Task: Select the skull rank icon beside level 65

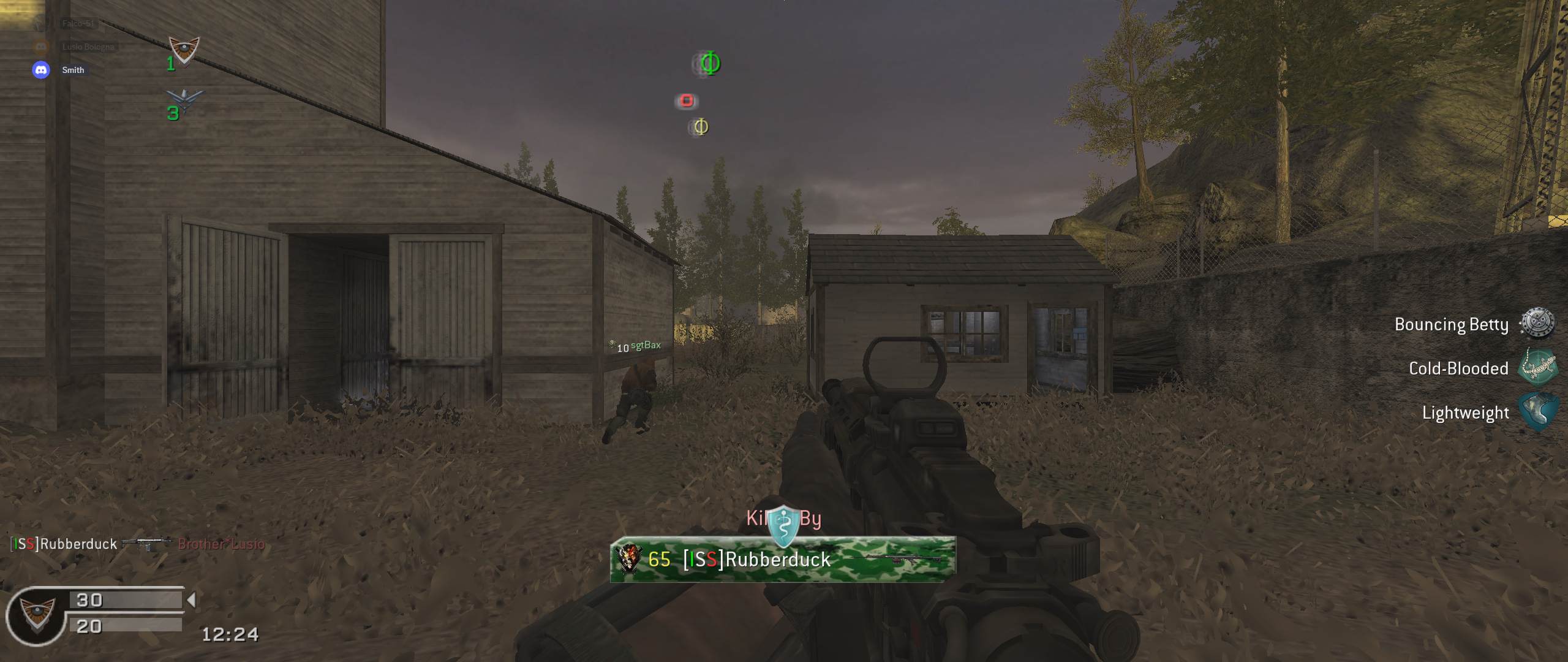Action: coord(629,559)
